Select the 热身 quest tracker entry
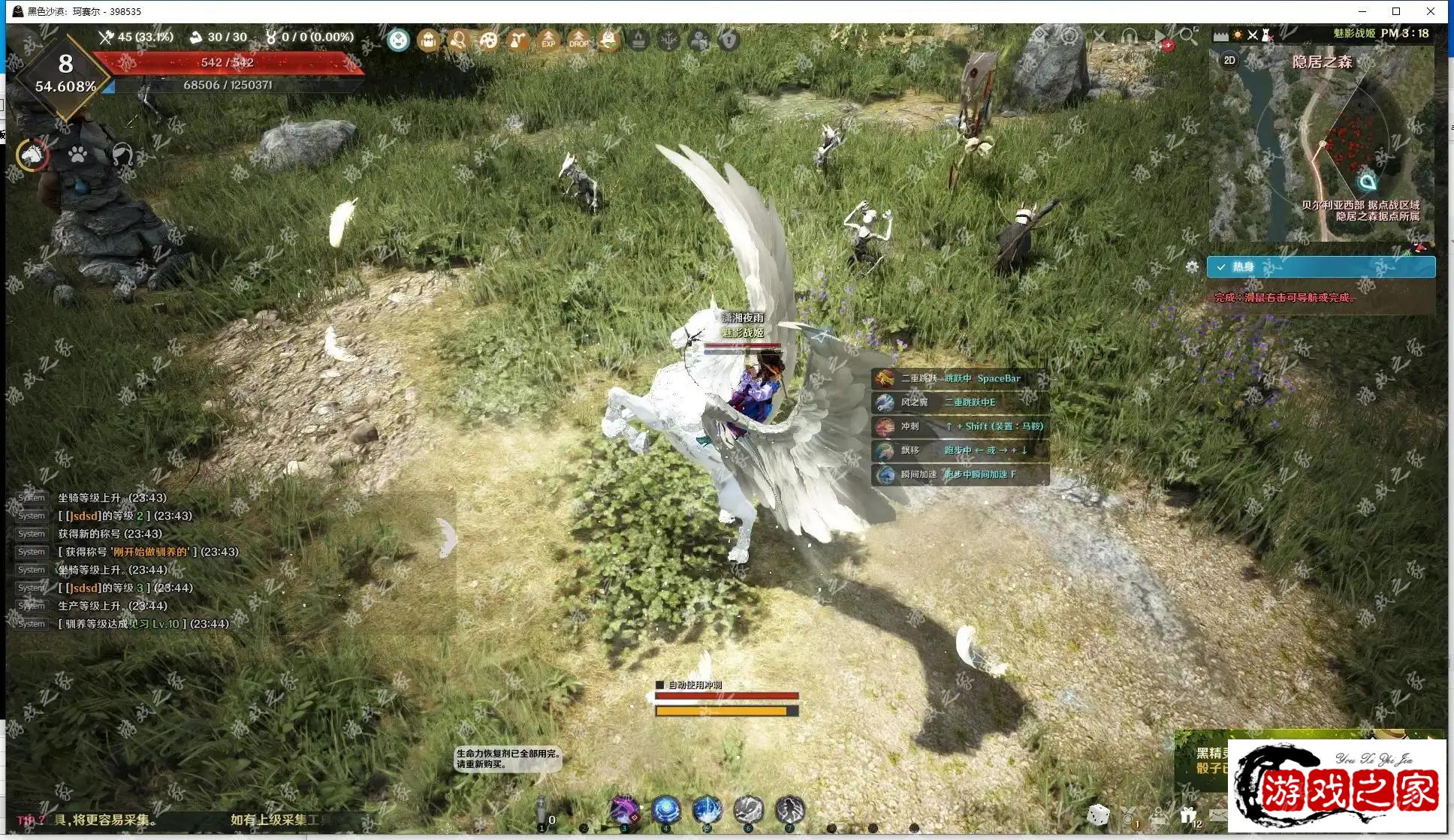Screen dimensions: 1454x840 click(x=1320, y=266)
